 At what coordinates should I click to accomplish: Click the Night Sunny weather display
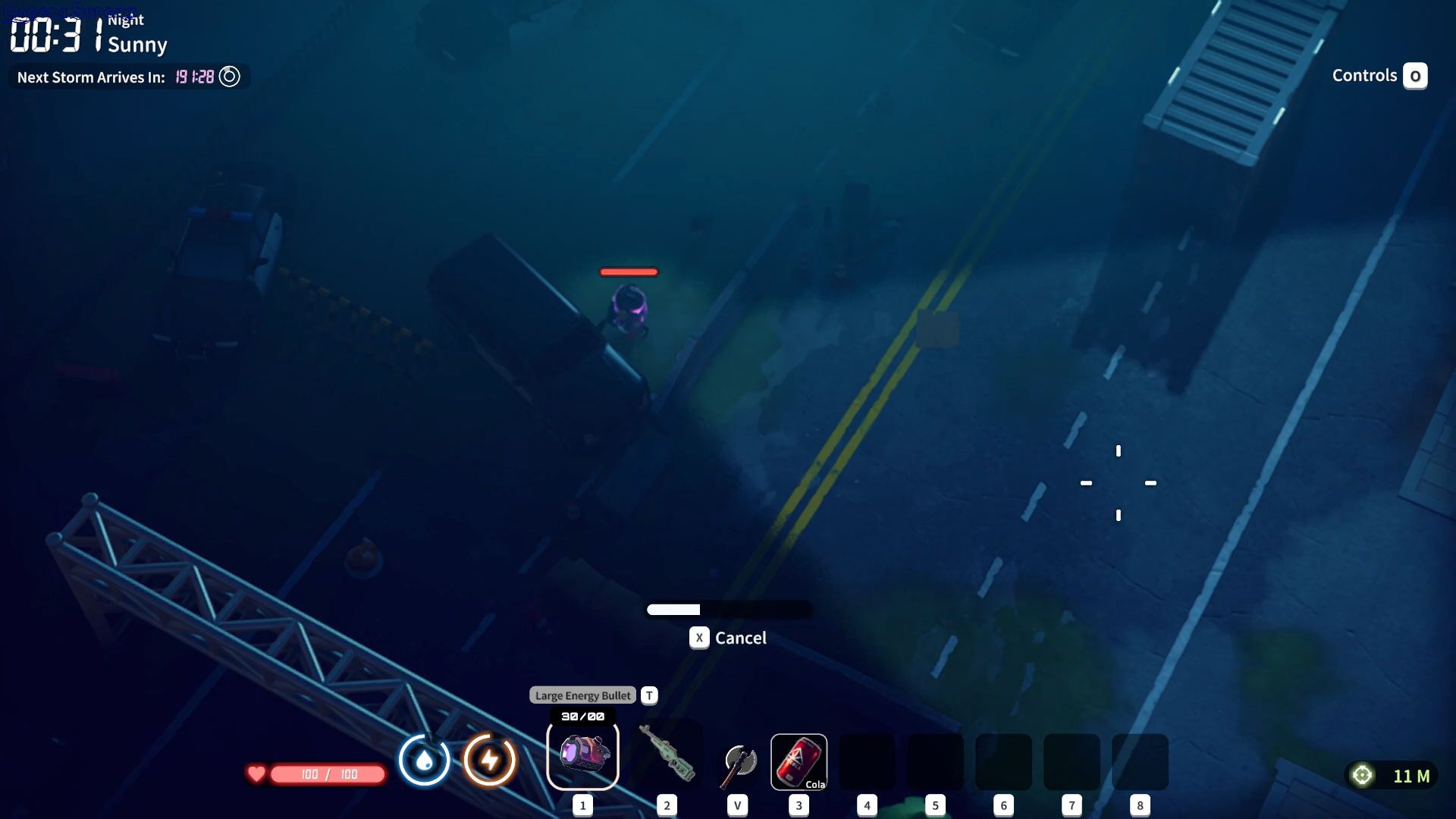[136, 32]
